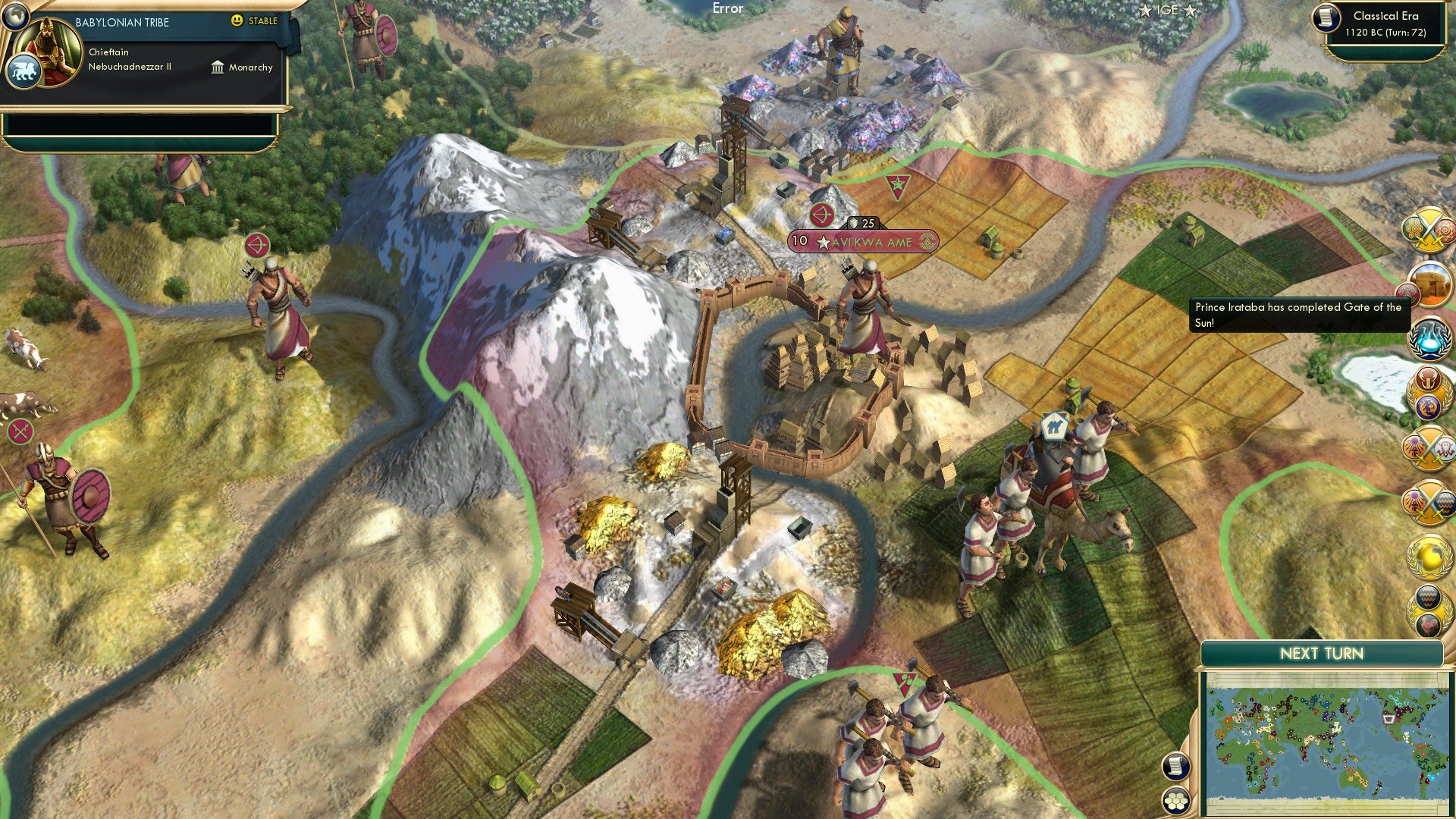This screenshot has width=1456, height=819.
Task: Select the camel caravan unit flag icon
Action: 1054,426
